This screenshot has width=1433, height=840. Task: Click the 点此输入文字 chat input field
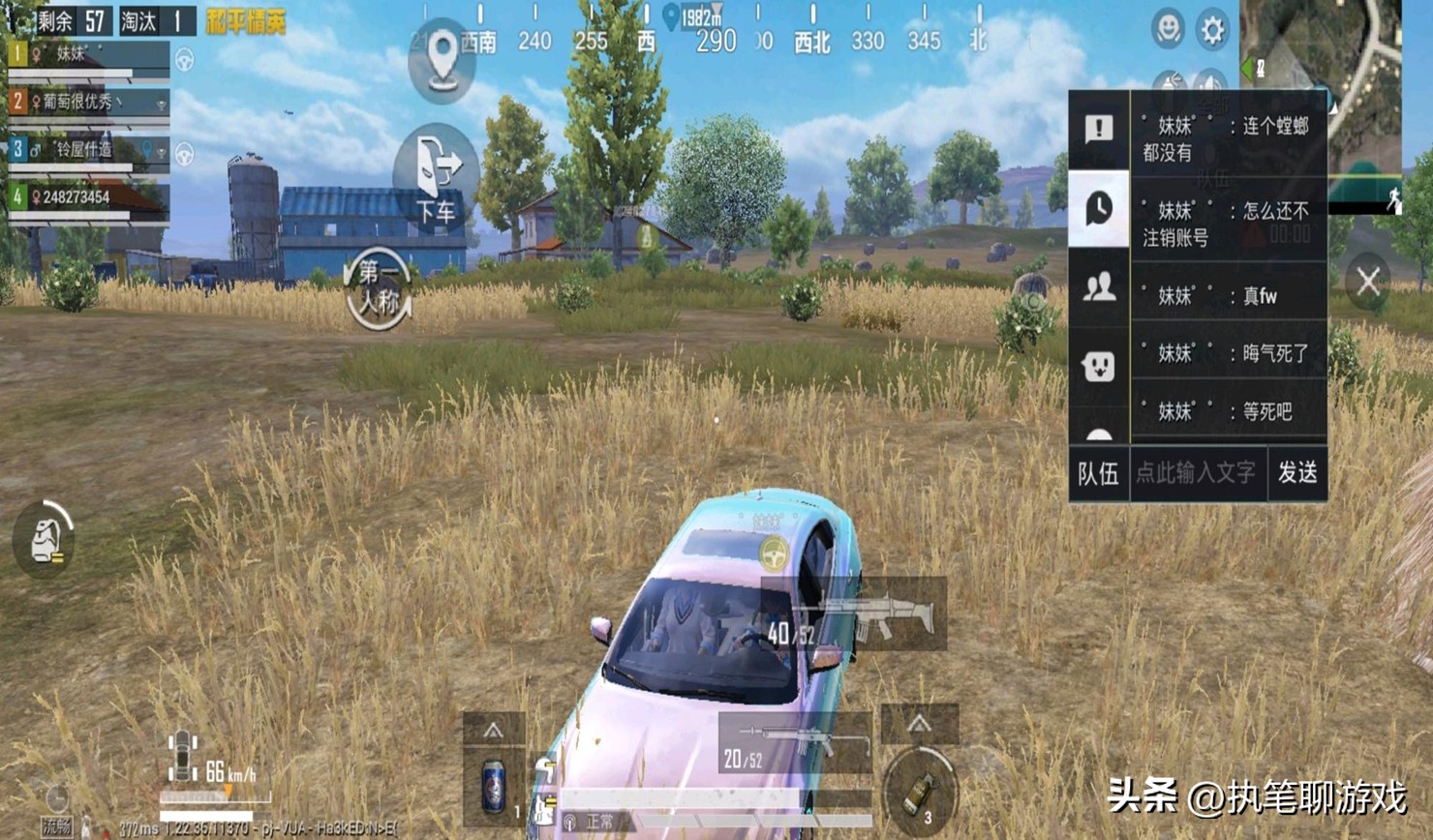pos(1197,472)
